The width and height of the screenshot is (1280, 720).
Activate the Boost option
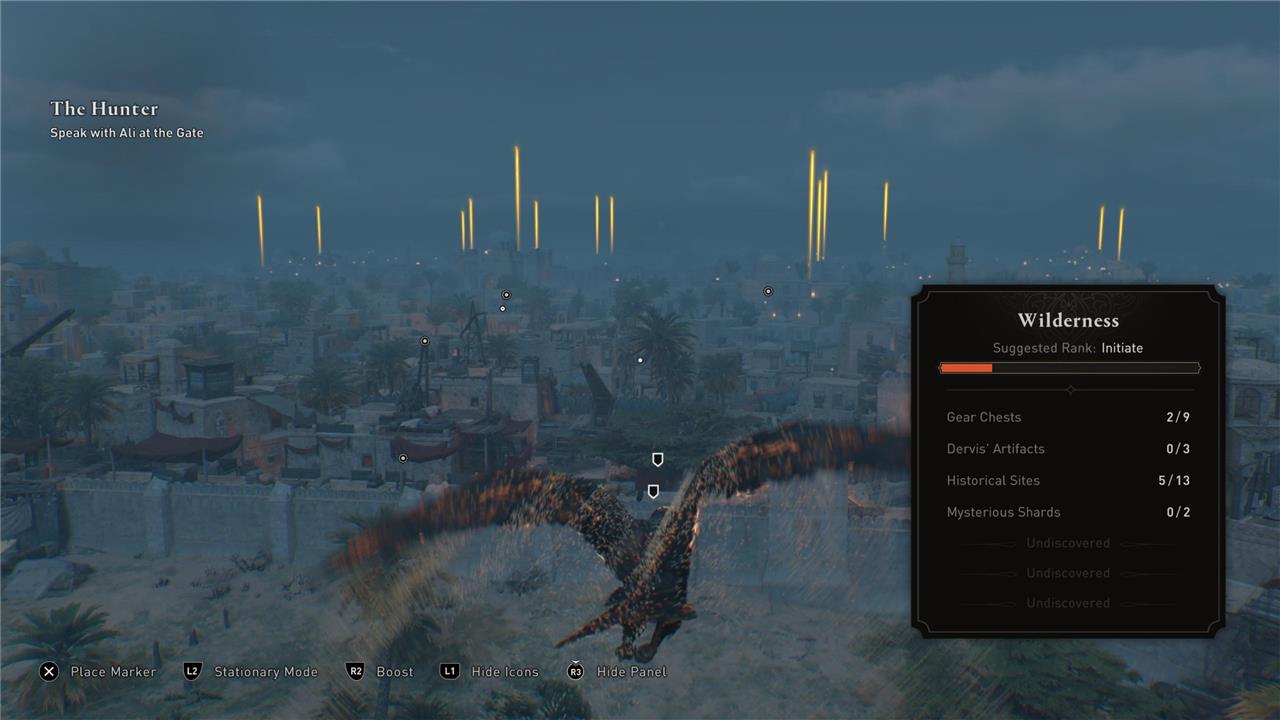coord(380,672)
